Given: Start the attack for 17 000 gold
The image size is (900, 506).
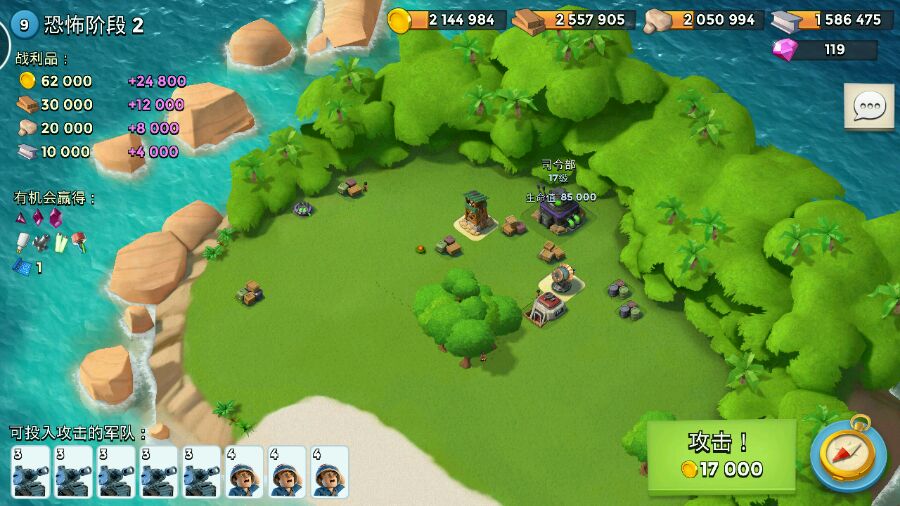Looking at the screenshot, I should (x=721, y=456).
